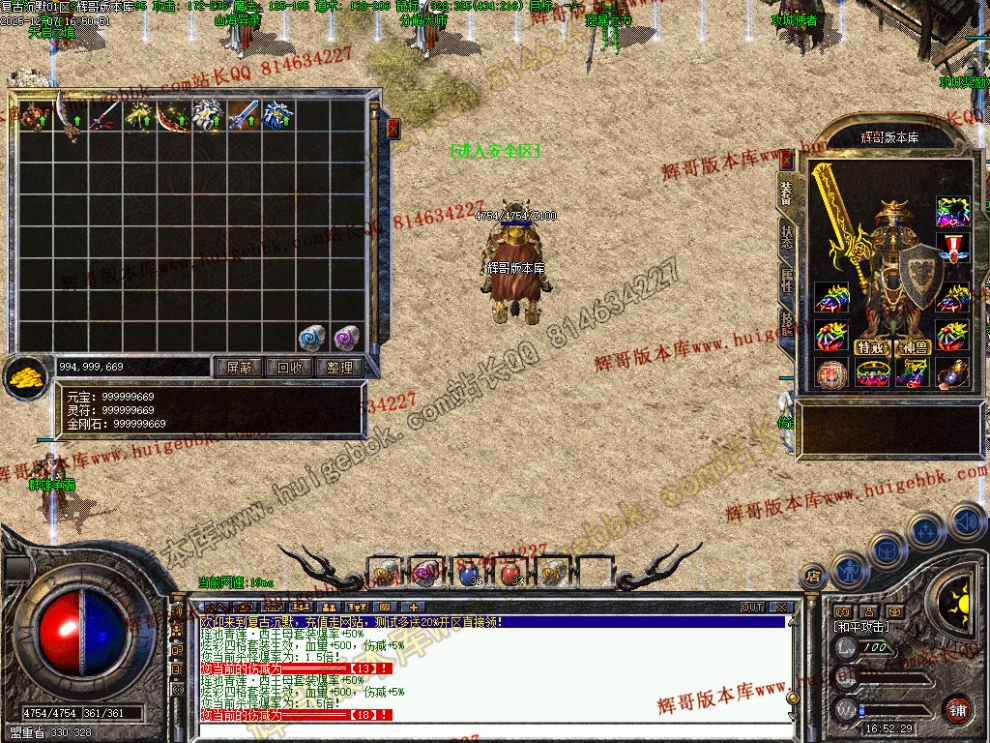Select the 装备 equipment tab

[x=787, y=194]
